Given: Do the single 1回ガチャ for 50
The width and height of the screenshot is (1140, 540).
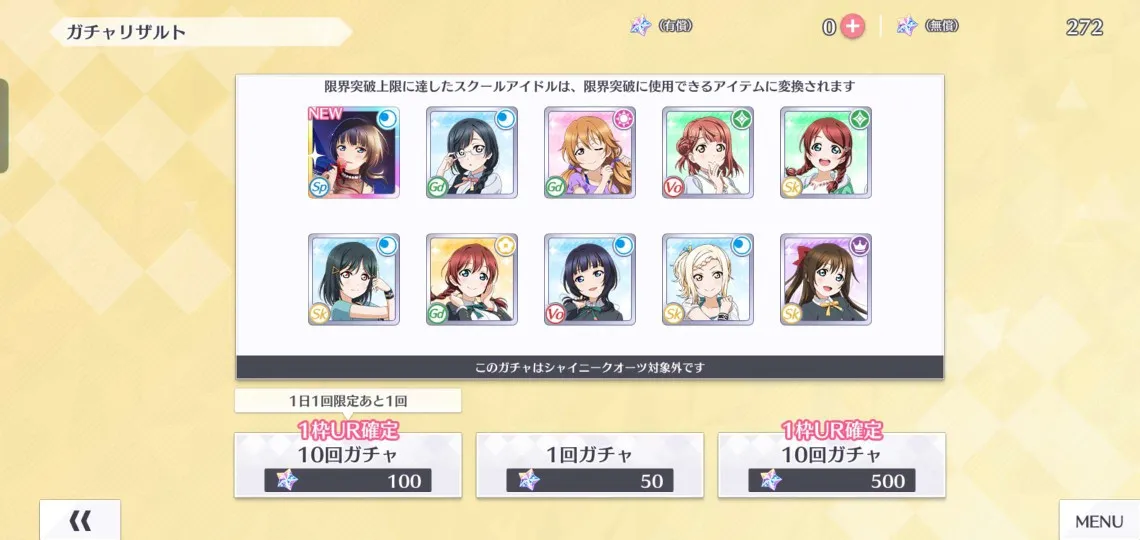Looking at the screenshot, I should tap(590, 465).
